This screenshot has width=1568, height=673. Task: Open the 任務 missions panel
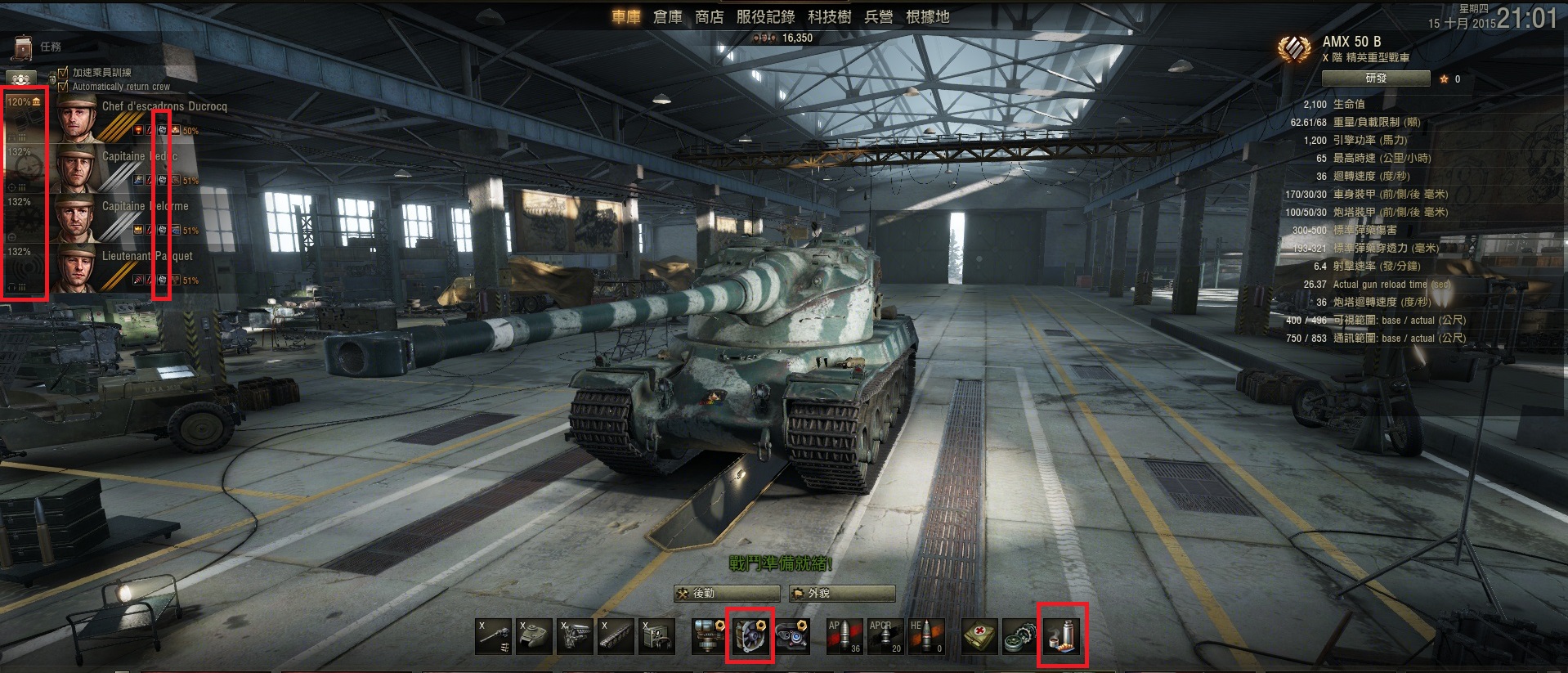(39, 47)
